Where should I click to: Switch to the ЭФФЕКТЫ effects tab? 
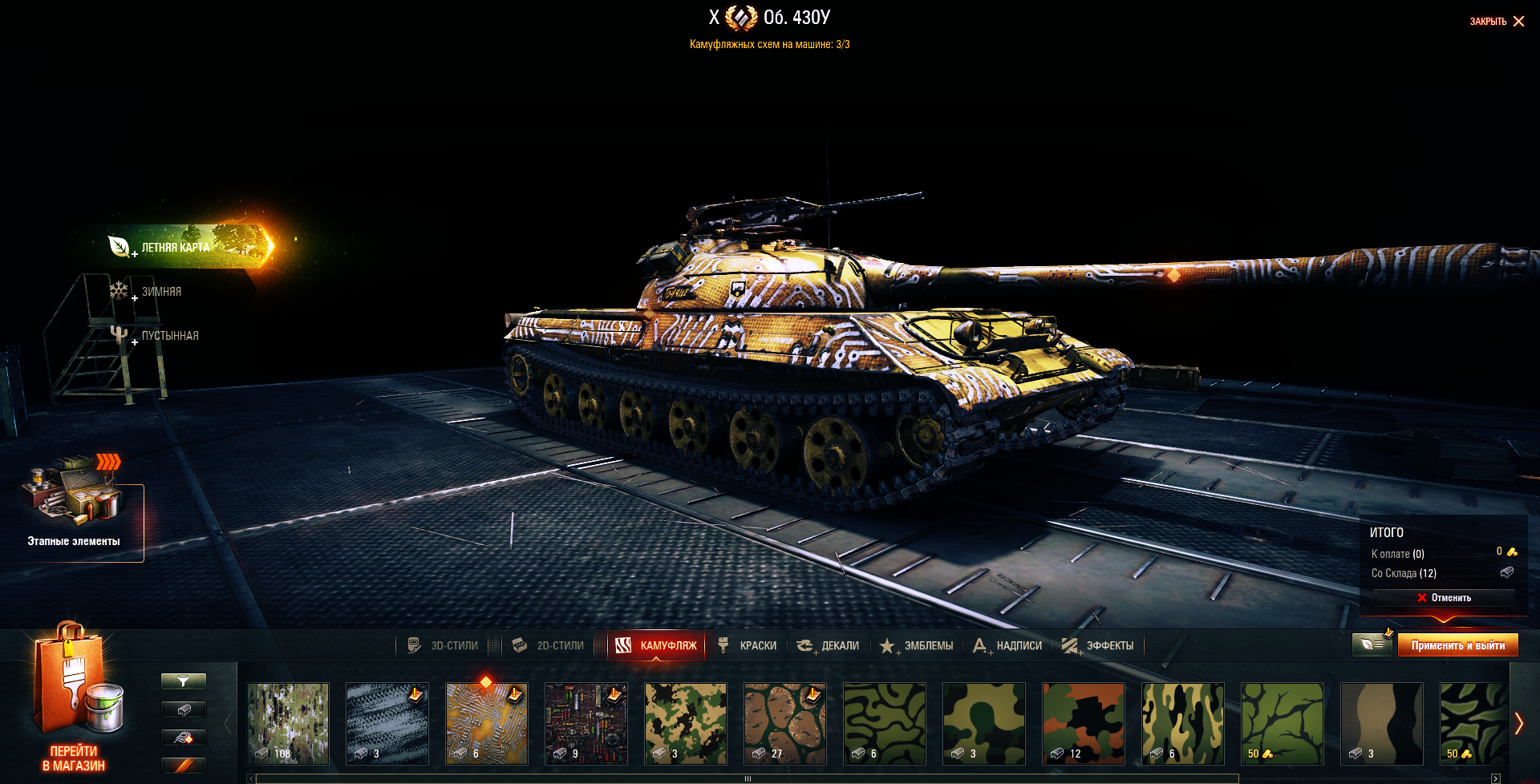(1098, 645)
